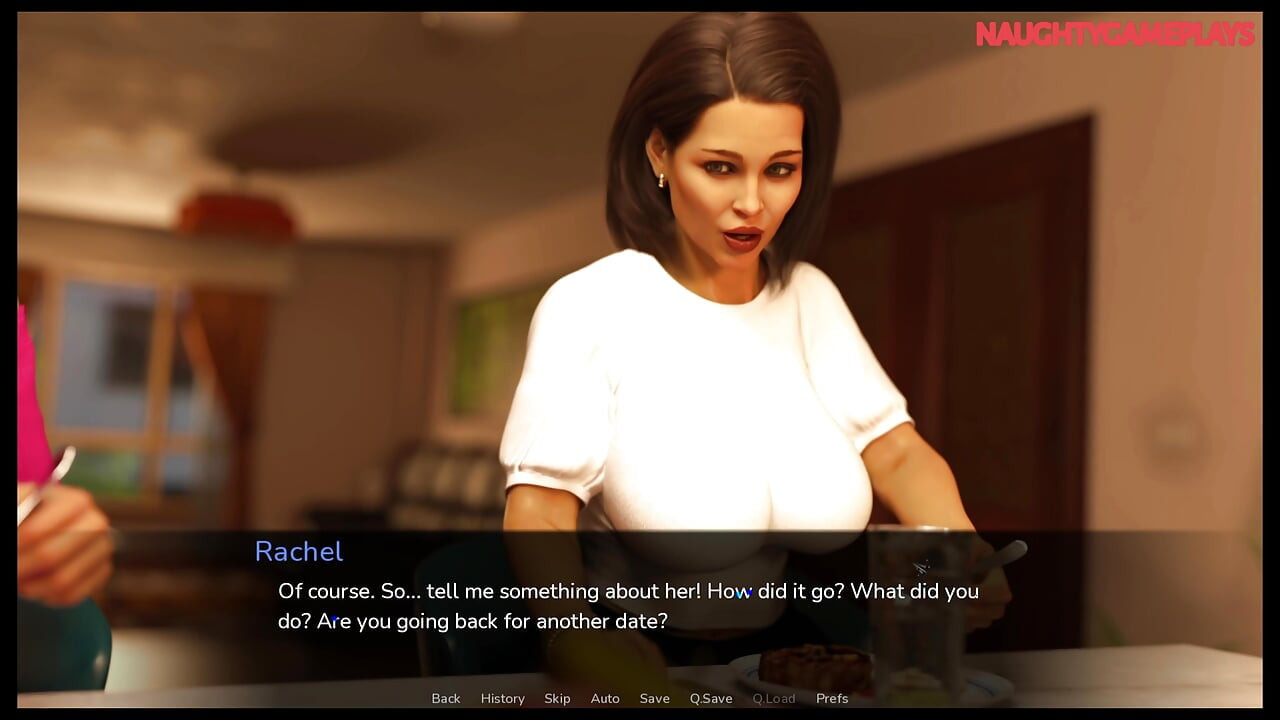
Task: Click Q.Save to quick save
Action: tap(711, 698)
